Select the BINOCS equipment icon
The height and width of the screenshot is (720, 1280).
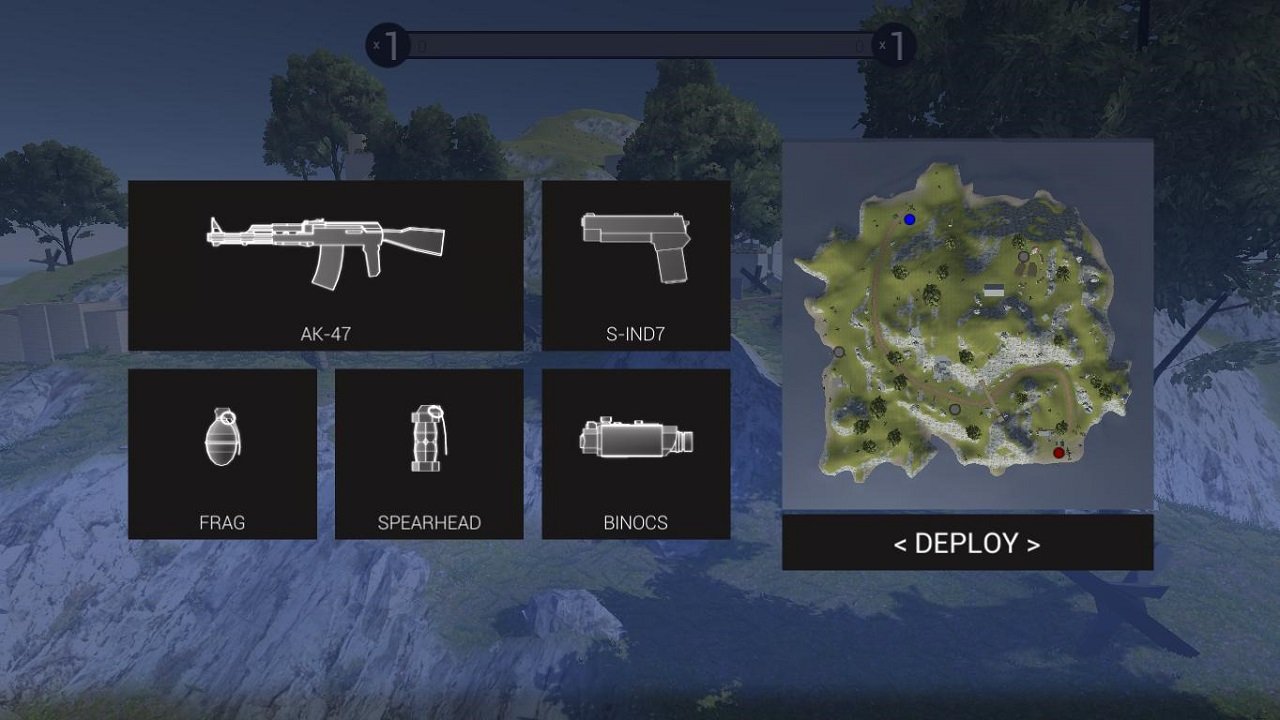pos(637,435)
